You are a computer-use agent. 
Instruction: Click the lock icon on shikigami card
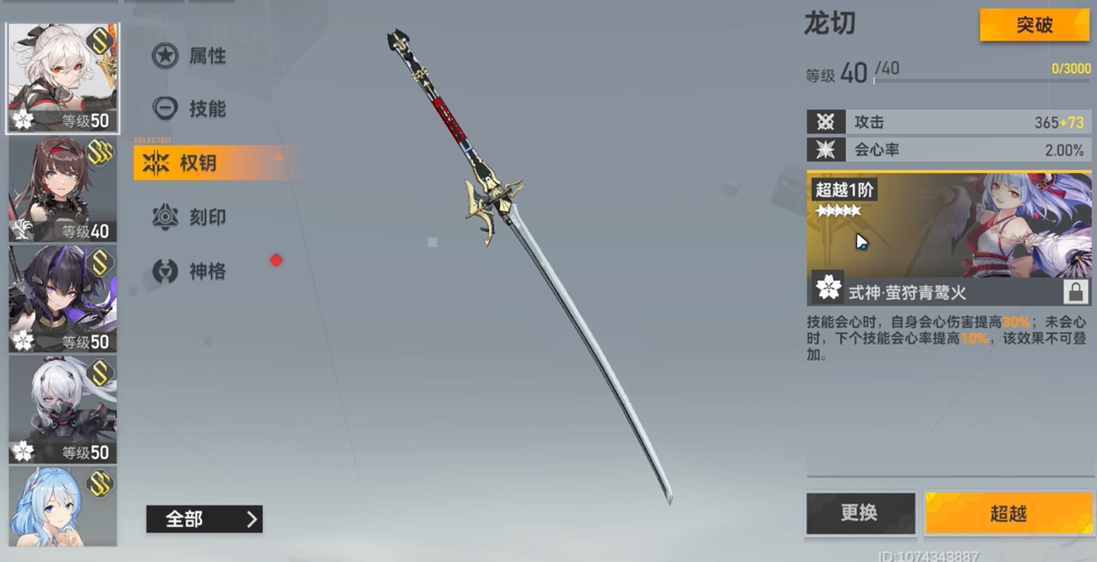[1075, 291]
